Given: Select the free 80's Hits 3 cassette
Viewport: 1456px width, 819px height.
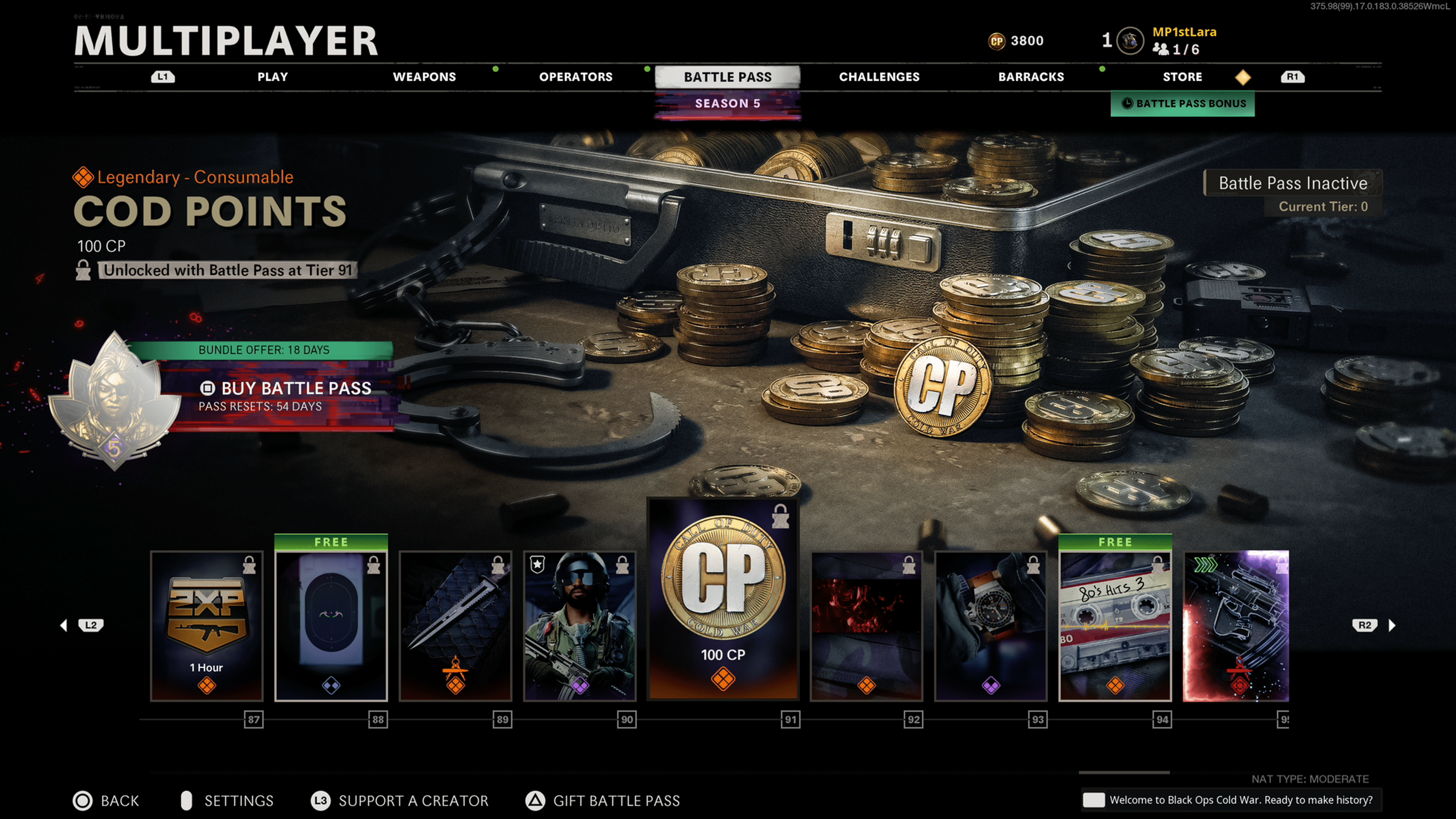Looking at the screenshot, I should 1115,626.
